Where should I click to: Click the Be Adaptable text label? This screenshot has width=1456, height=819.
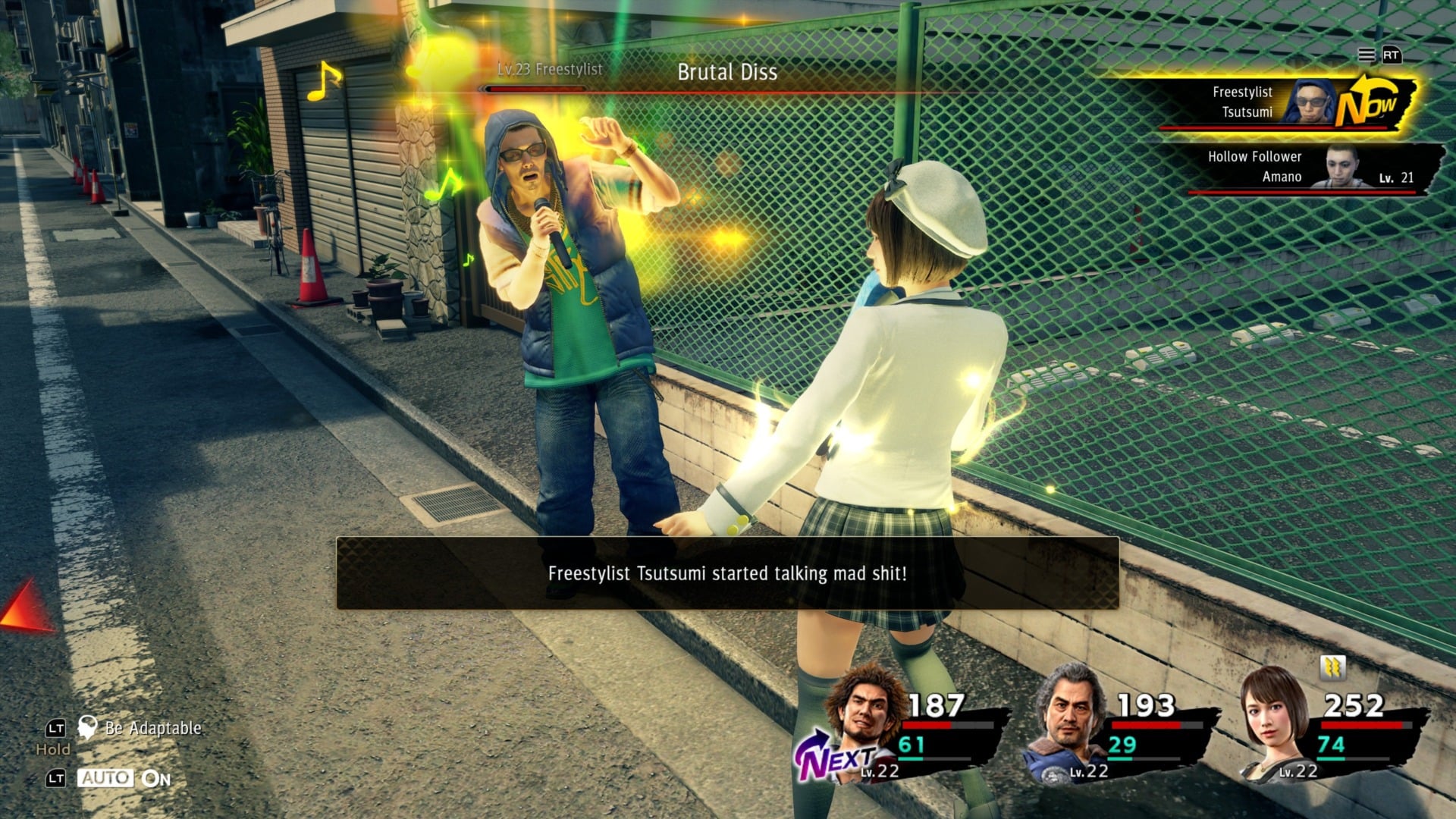[152, 729]
